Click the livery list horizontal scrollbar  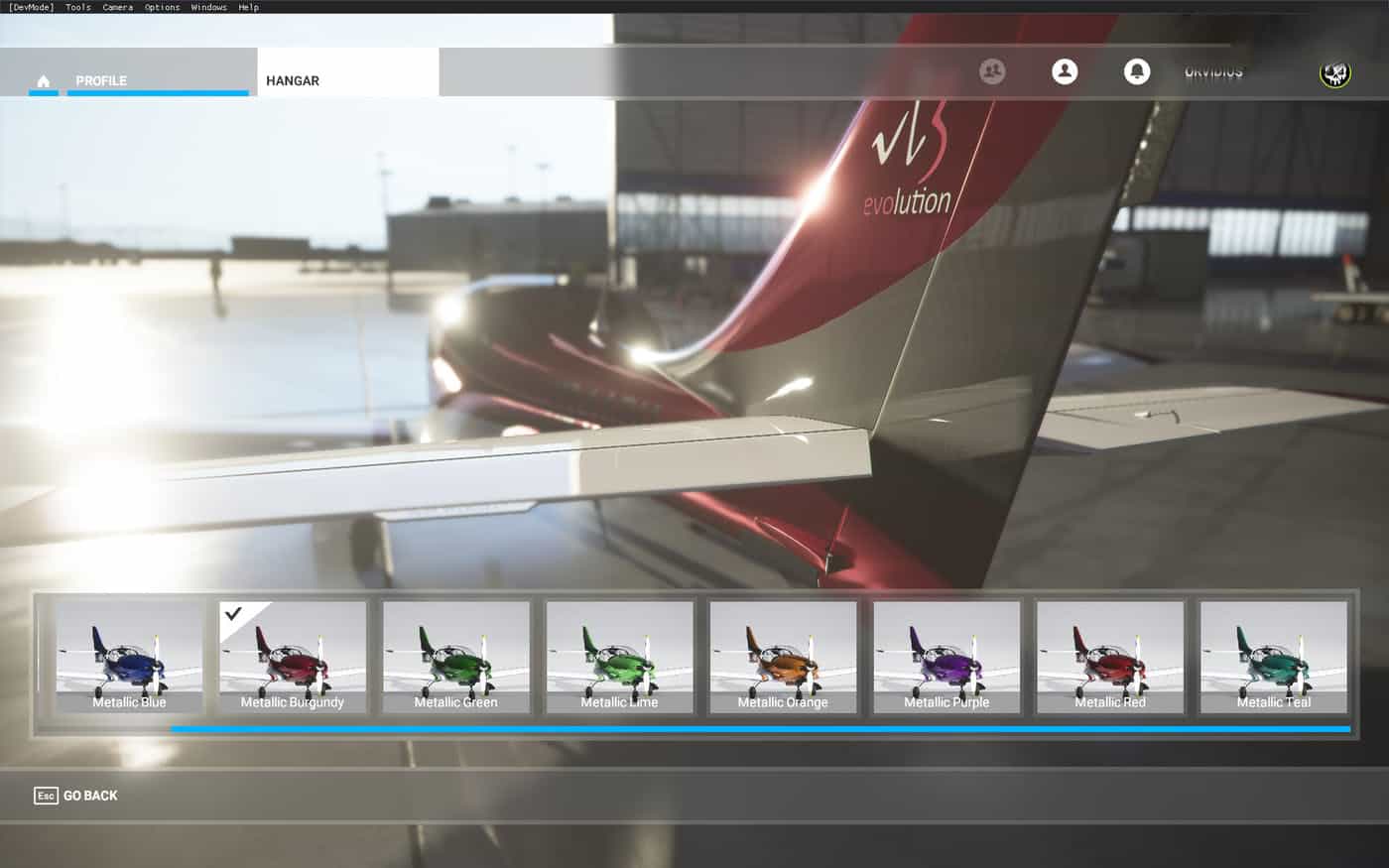click(x=760, y=729)
